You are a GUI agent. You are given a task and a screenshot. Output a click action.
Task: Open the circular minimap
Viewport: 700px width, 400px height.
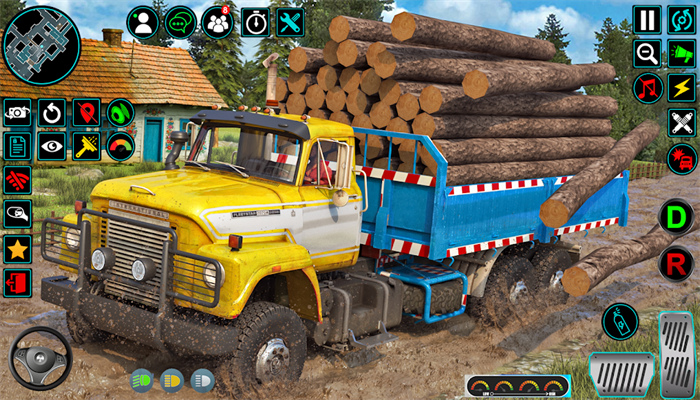click(x=41, y=45)
